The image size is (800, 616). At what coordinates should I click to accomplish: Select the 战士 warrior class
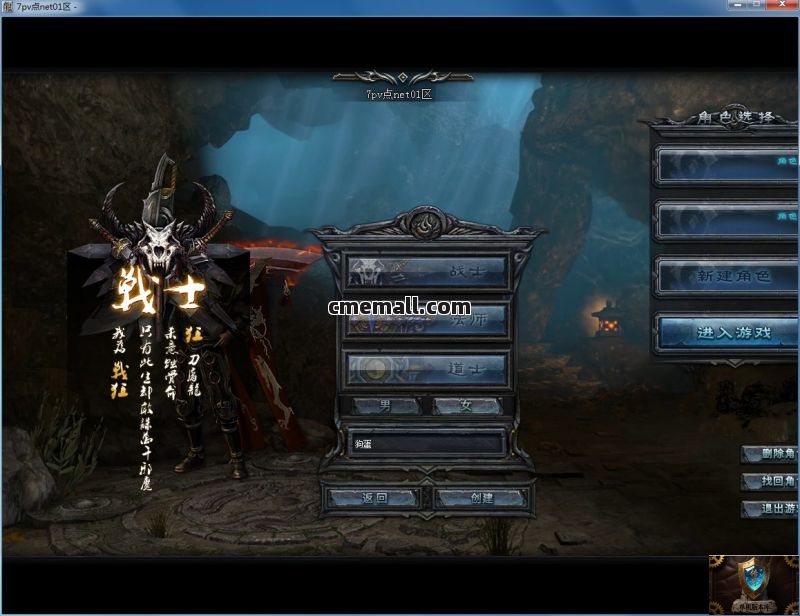click(x=427, y=271)
